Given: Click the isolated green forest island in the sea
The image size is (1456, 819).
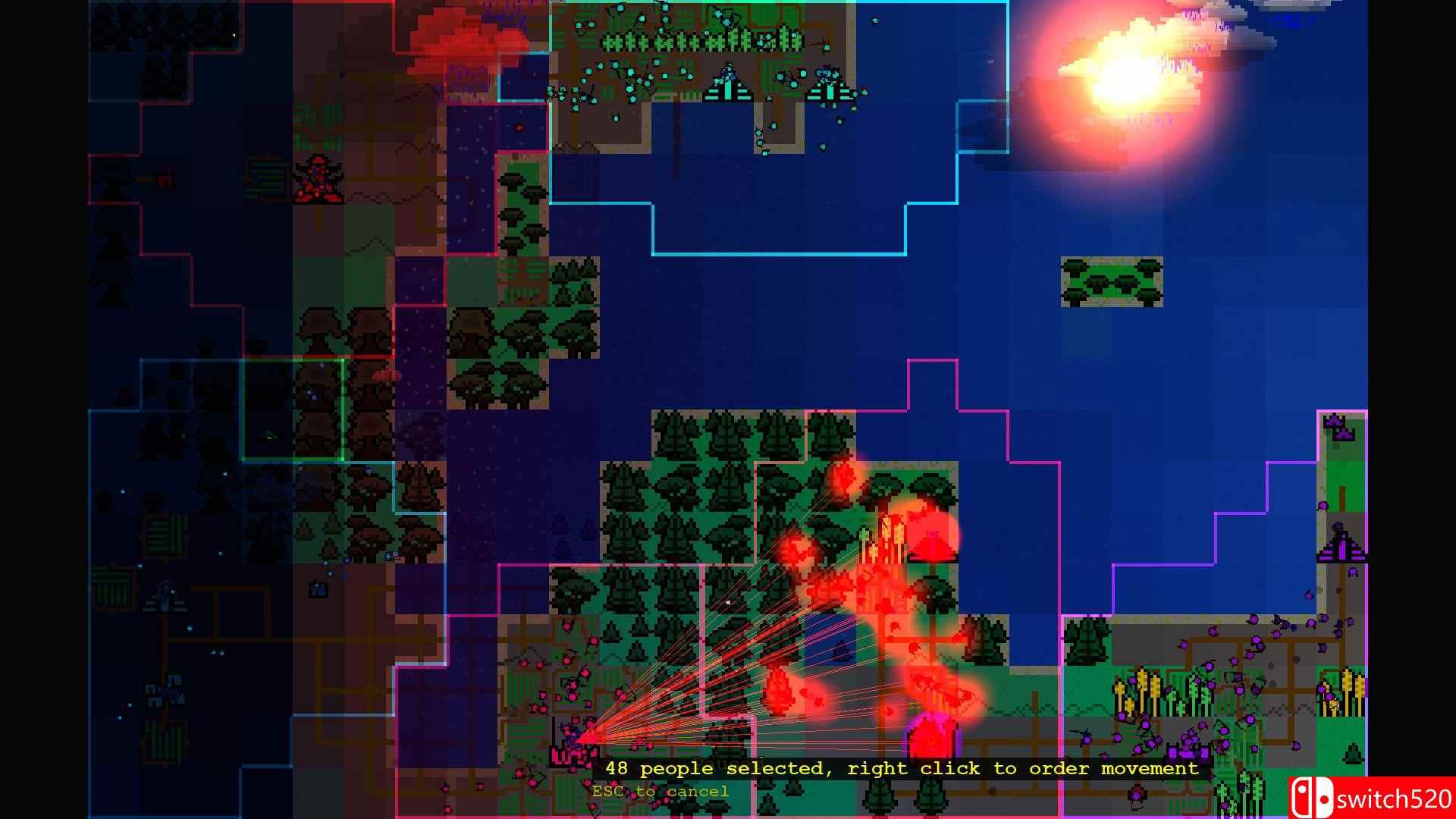Looking at the screenshot, I should coord(1109,282).
